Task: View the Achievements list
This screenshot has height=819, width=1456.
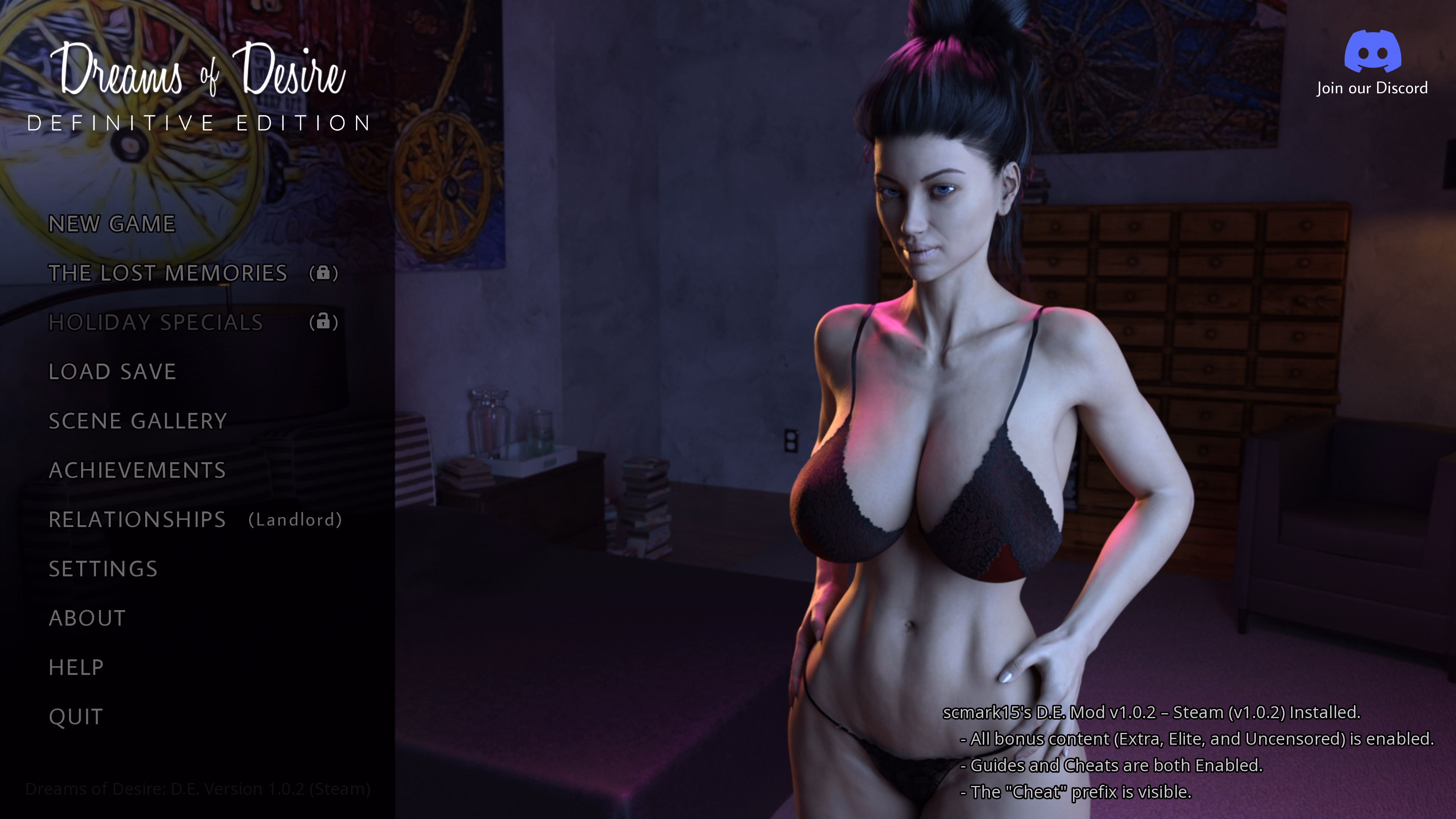Action: click(x=137, y=470)
